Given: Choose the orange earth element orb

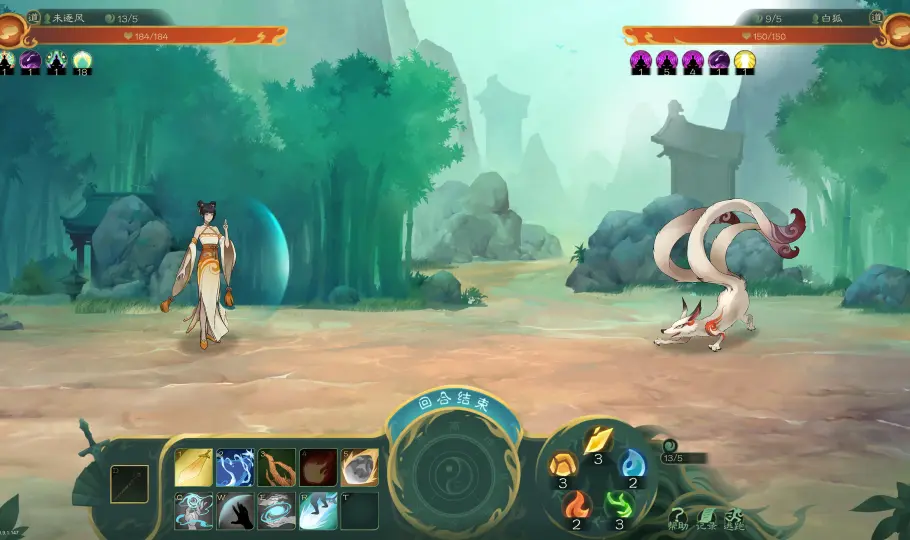Looking at the screenshot, I should click(562, 465).
